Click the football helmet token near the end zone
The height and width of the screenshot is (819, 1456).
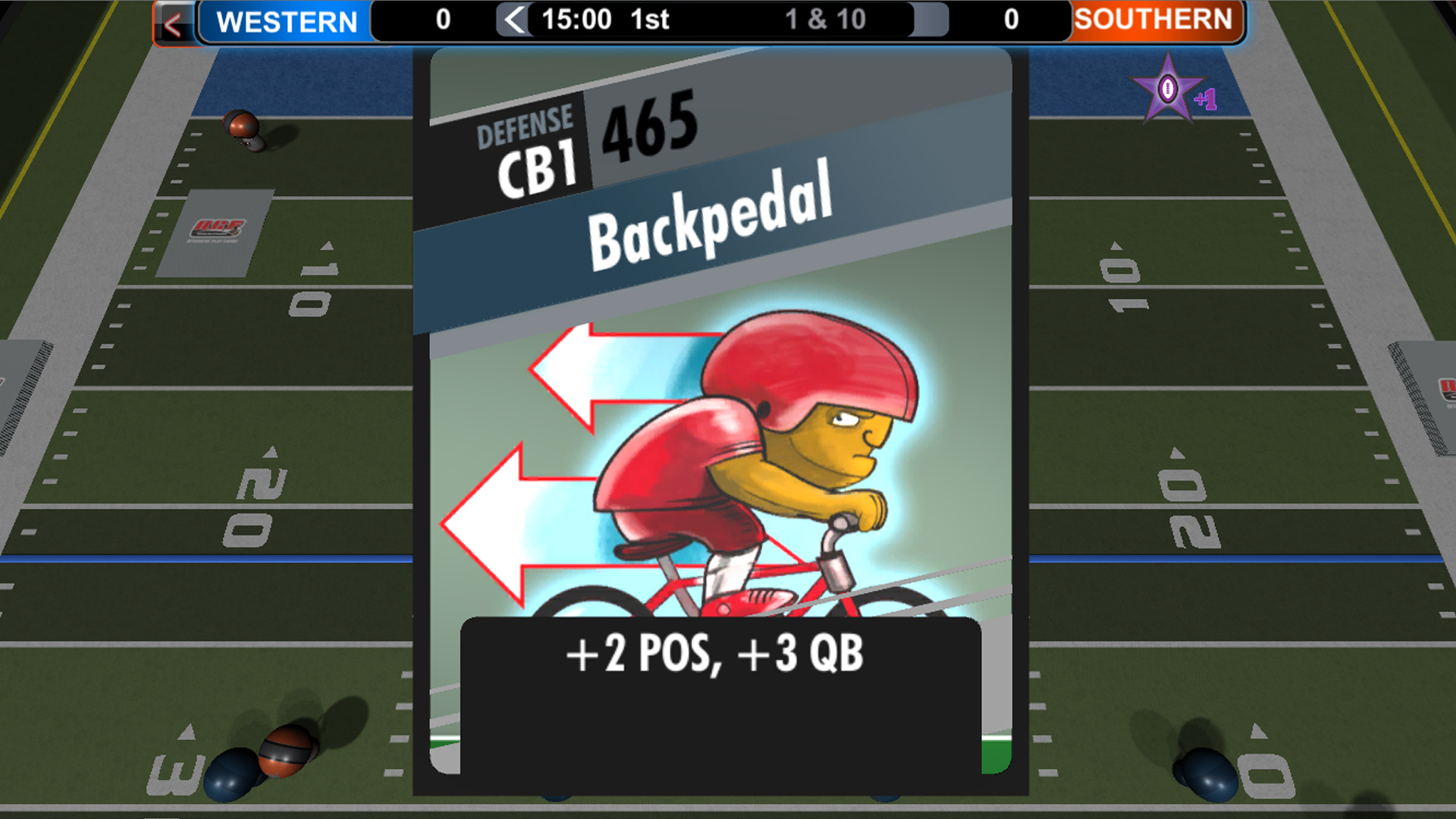click(241, 125)
